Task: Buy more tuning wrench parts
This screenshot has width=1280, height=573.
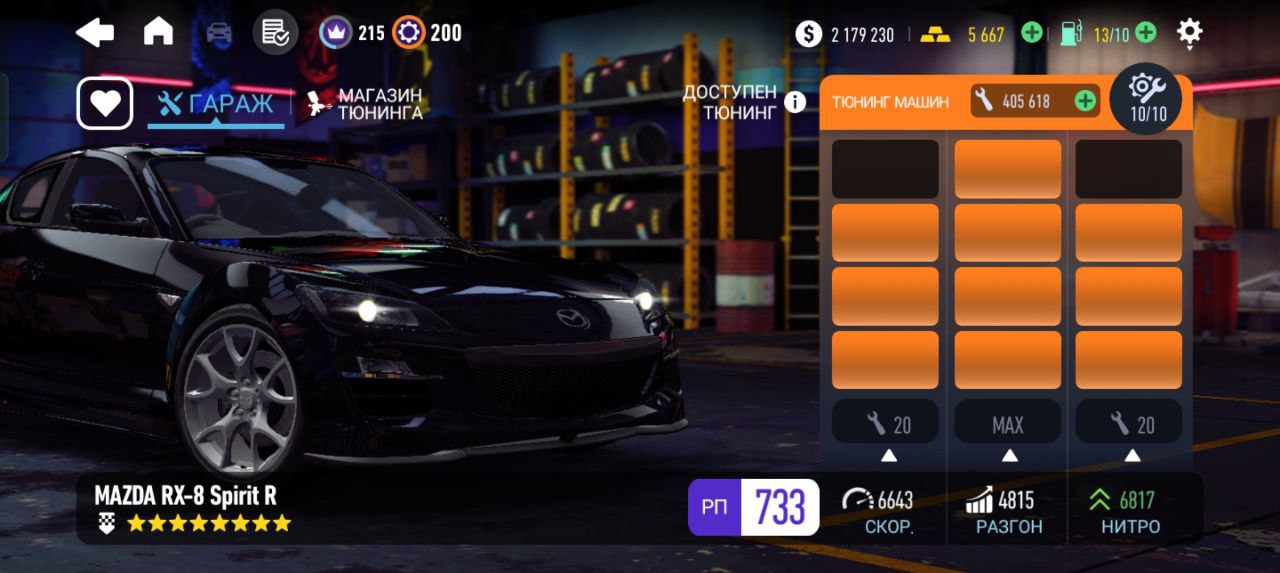Action: pyautogui.click(x=1084, y=101)
